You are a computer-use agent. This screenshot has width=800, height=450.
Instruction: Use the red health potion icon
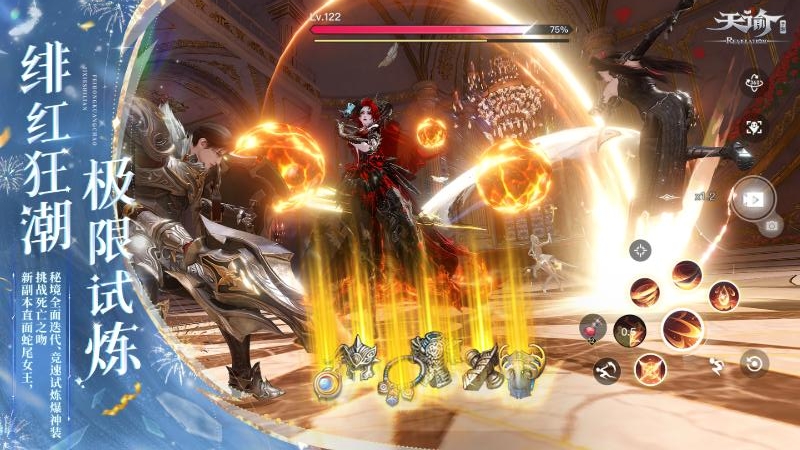tap(593, 327)
